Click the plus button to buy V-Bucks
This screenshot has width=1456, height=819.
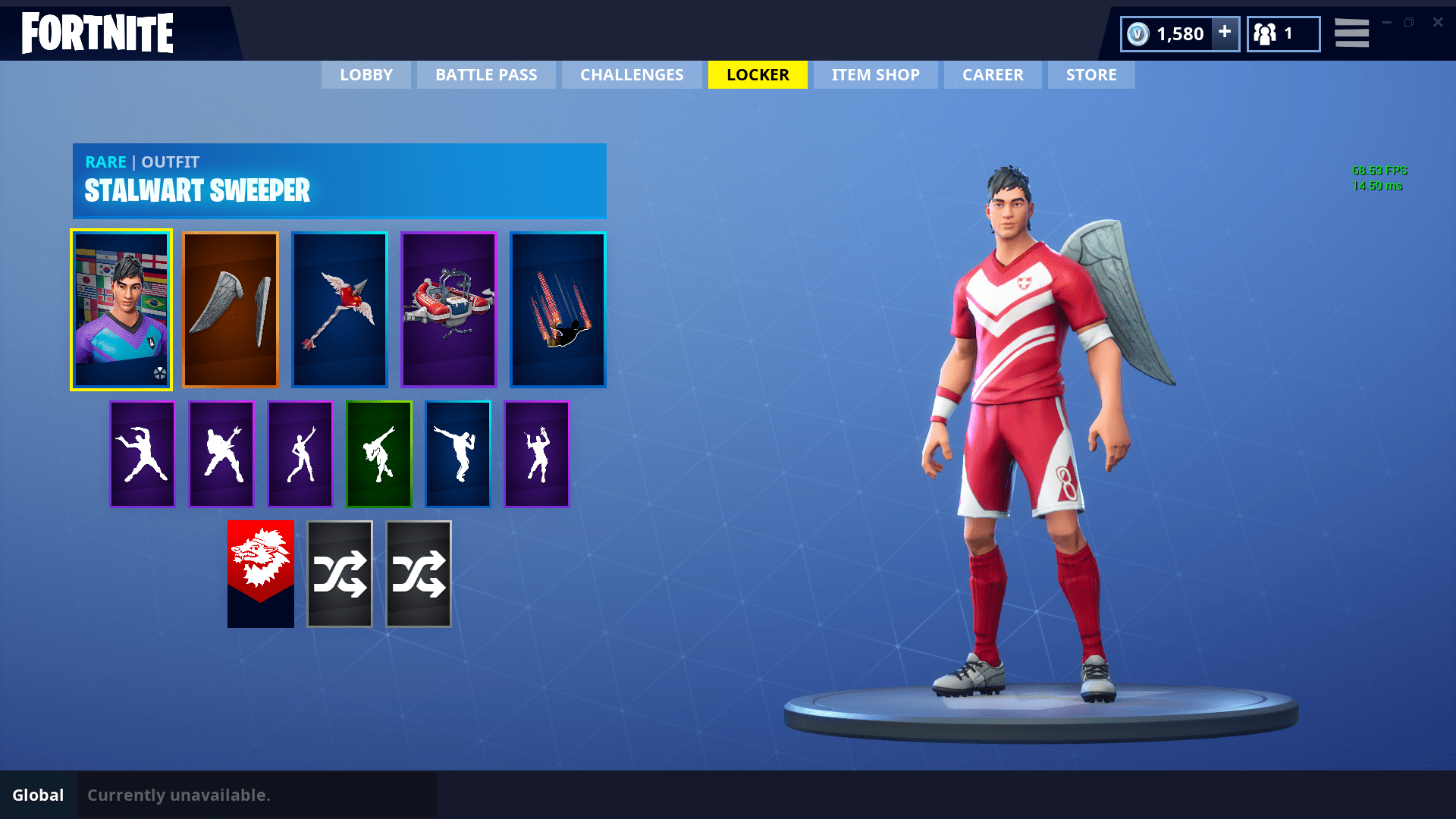(x=1224, y=33)
